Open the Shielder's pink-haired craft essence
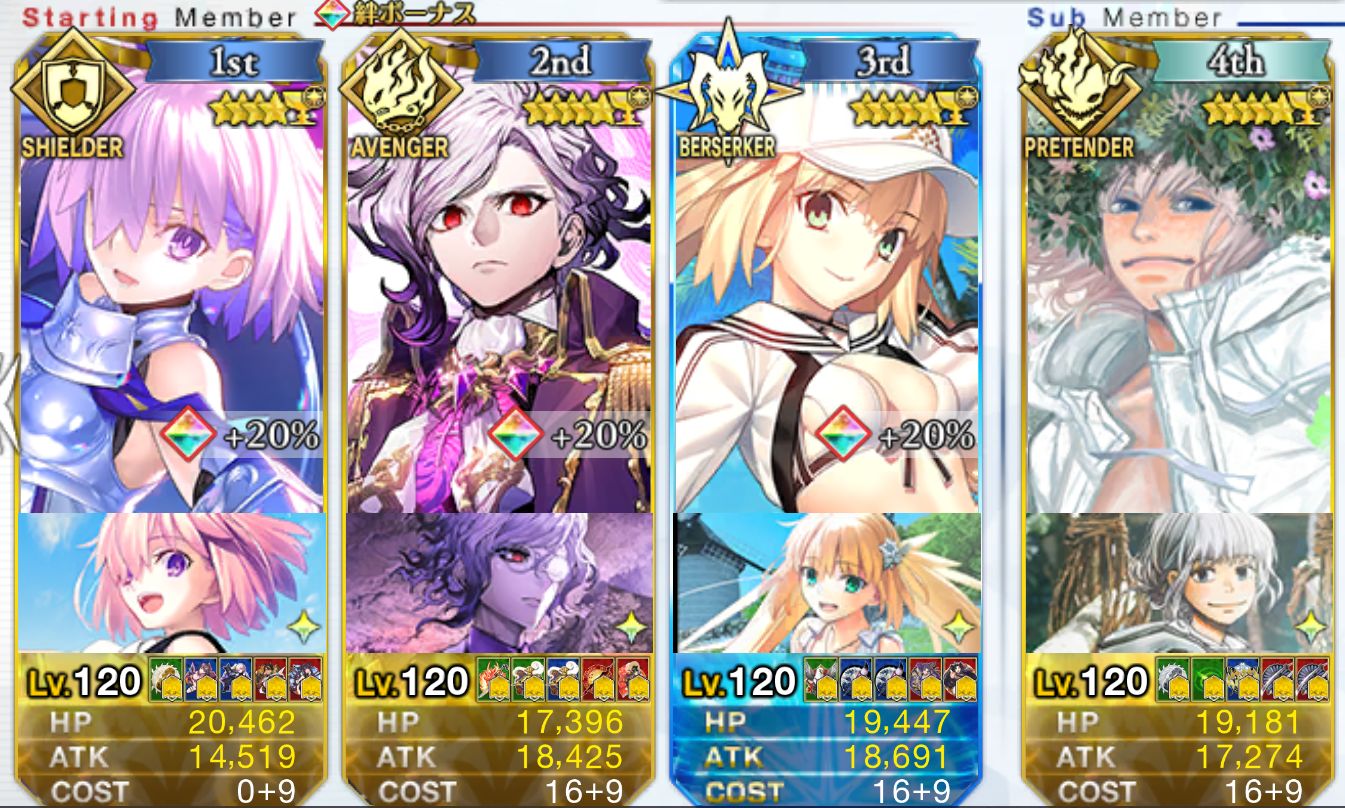The image size is (1345, 808). (x=172, y=582)
